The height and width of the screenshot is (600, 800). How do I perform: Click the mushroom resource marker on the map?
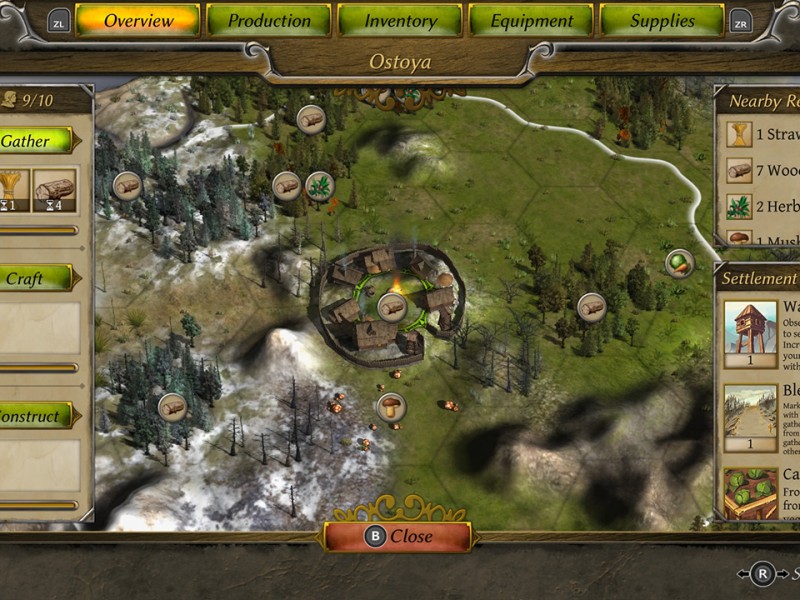point(391,406)
